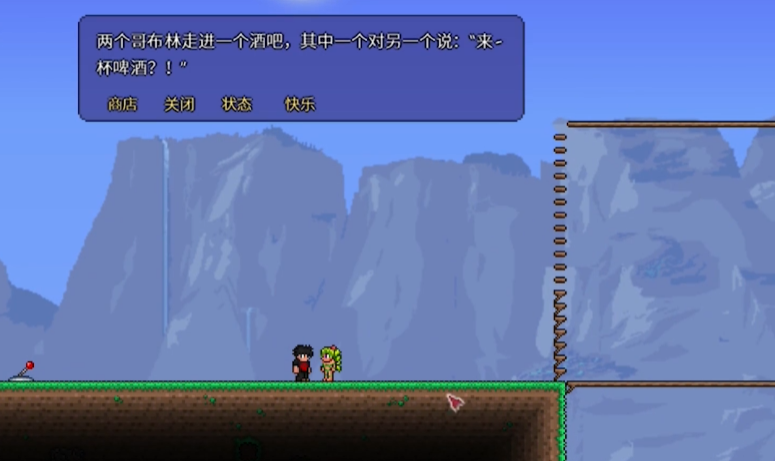
Task: Open the 商店 shop option
Action: coord(122,104)
